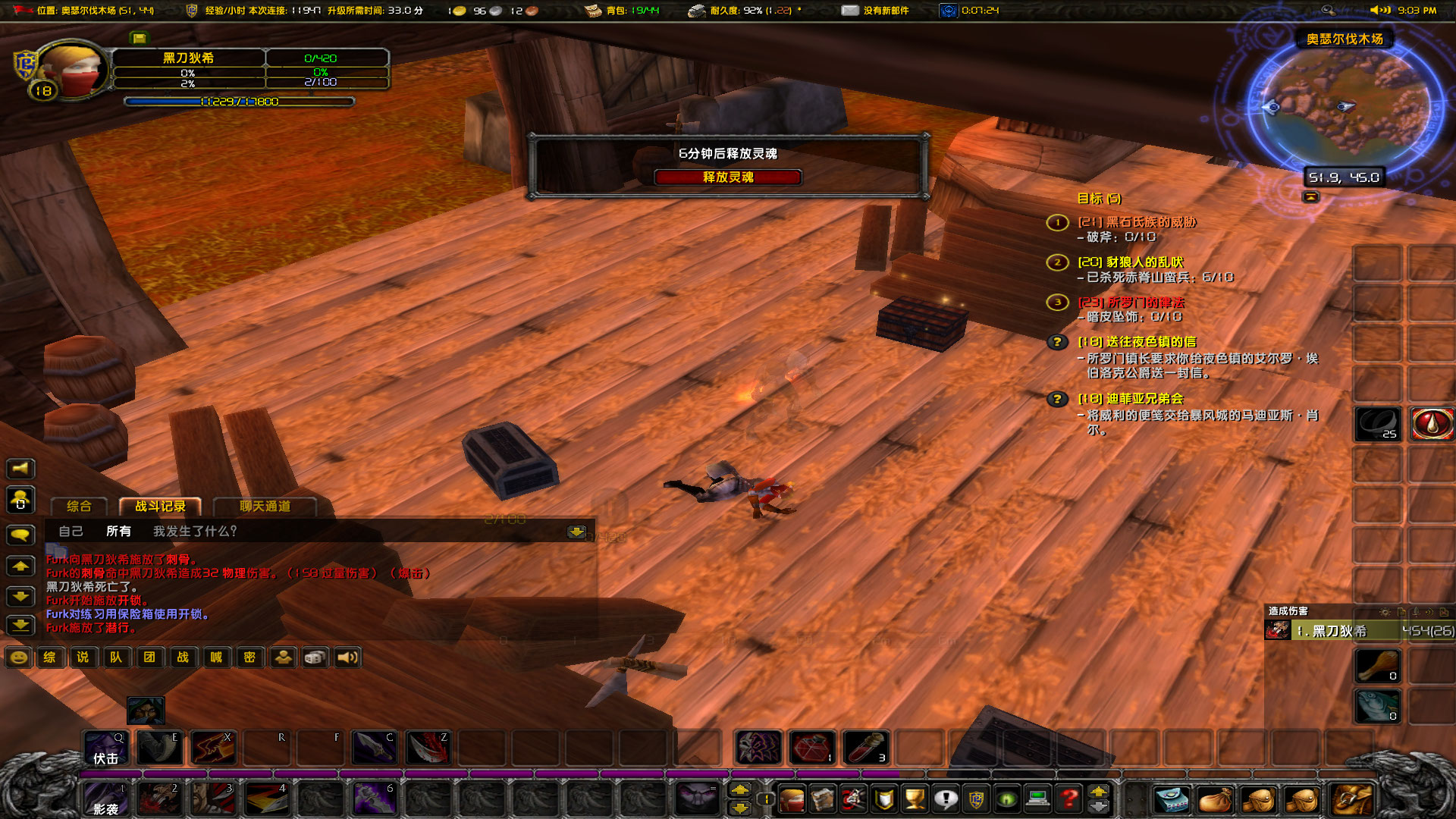
Task: Click the 我发生了什么? combat log filter
Action: [195, 532]
